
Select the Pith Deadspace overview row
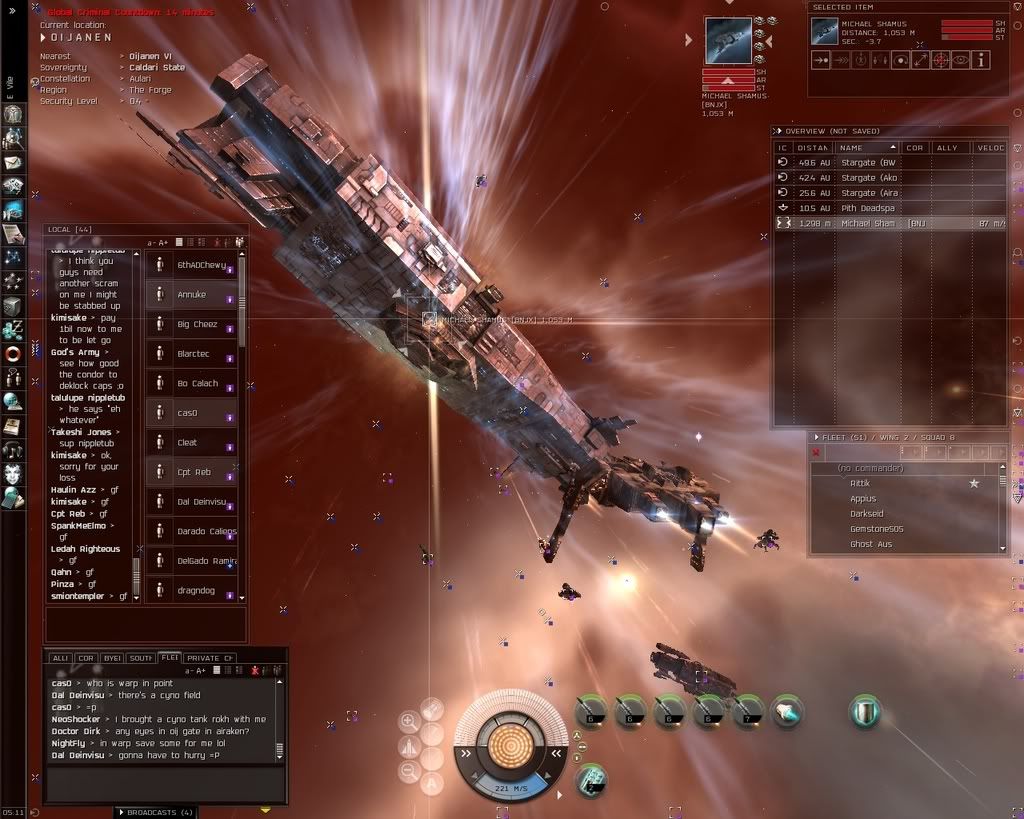[868, 207]
